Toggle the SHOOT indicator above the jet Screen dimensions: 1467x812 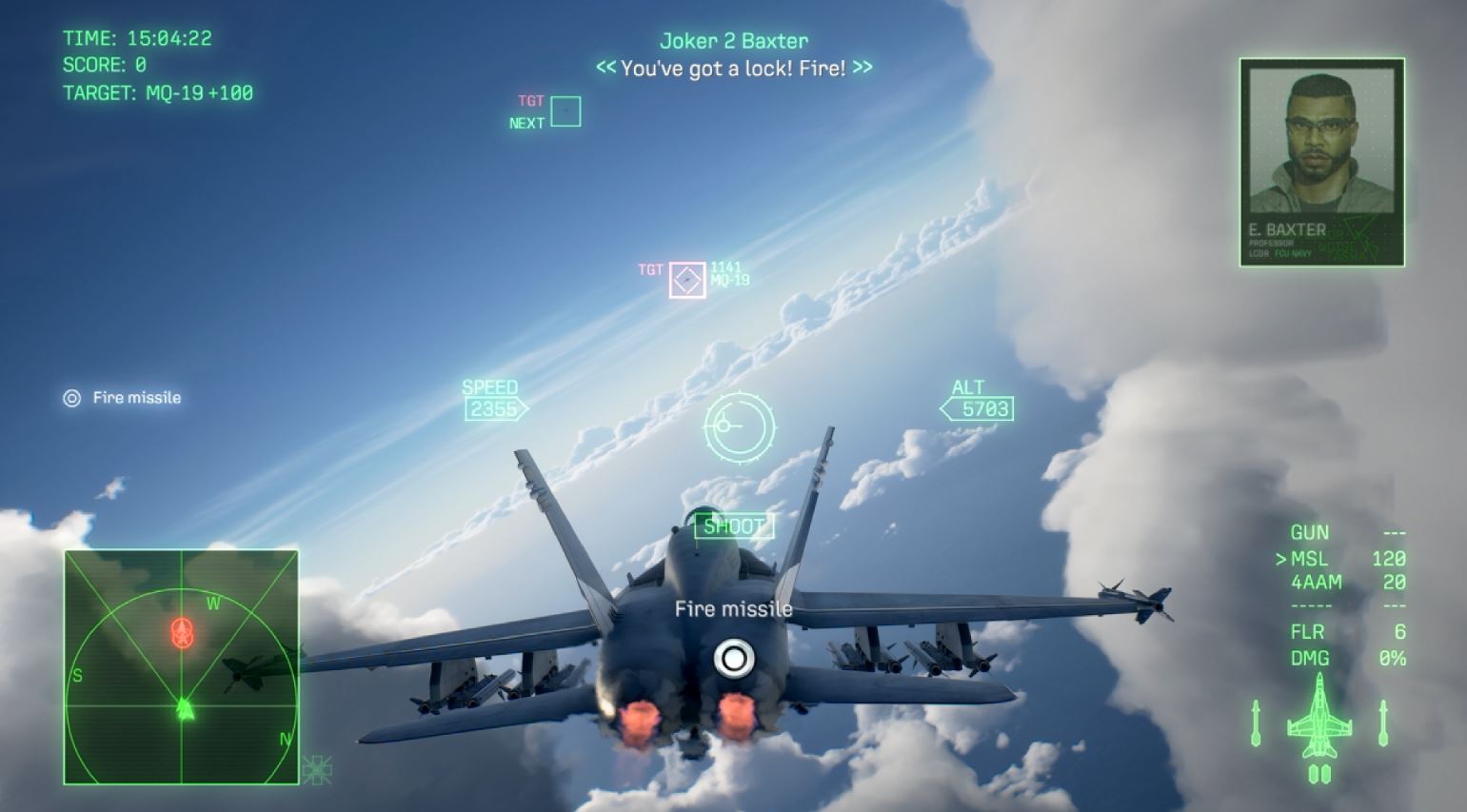[734, 526]
